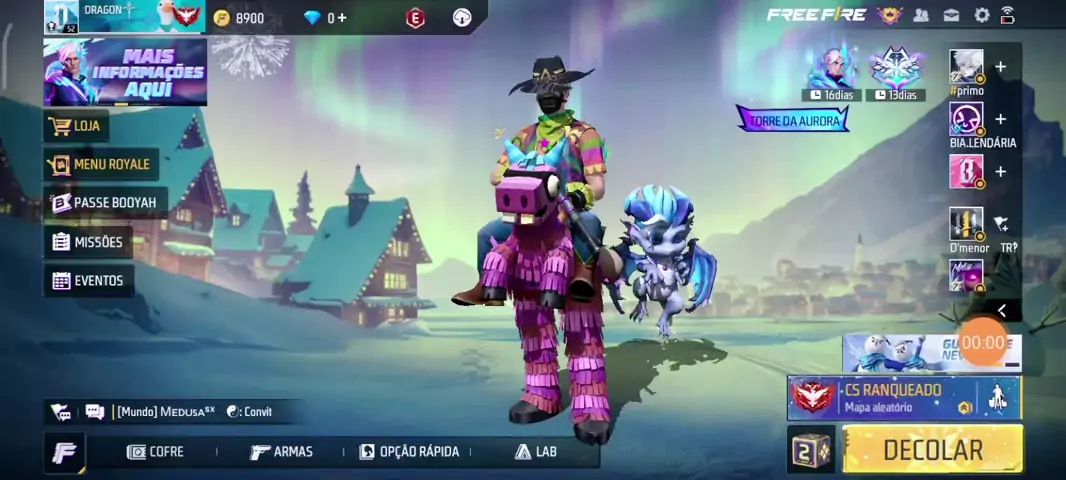This screenshot has height=480, width=1066.
Task: Open the COFRE vault
Action: click(x=156, y=452)
